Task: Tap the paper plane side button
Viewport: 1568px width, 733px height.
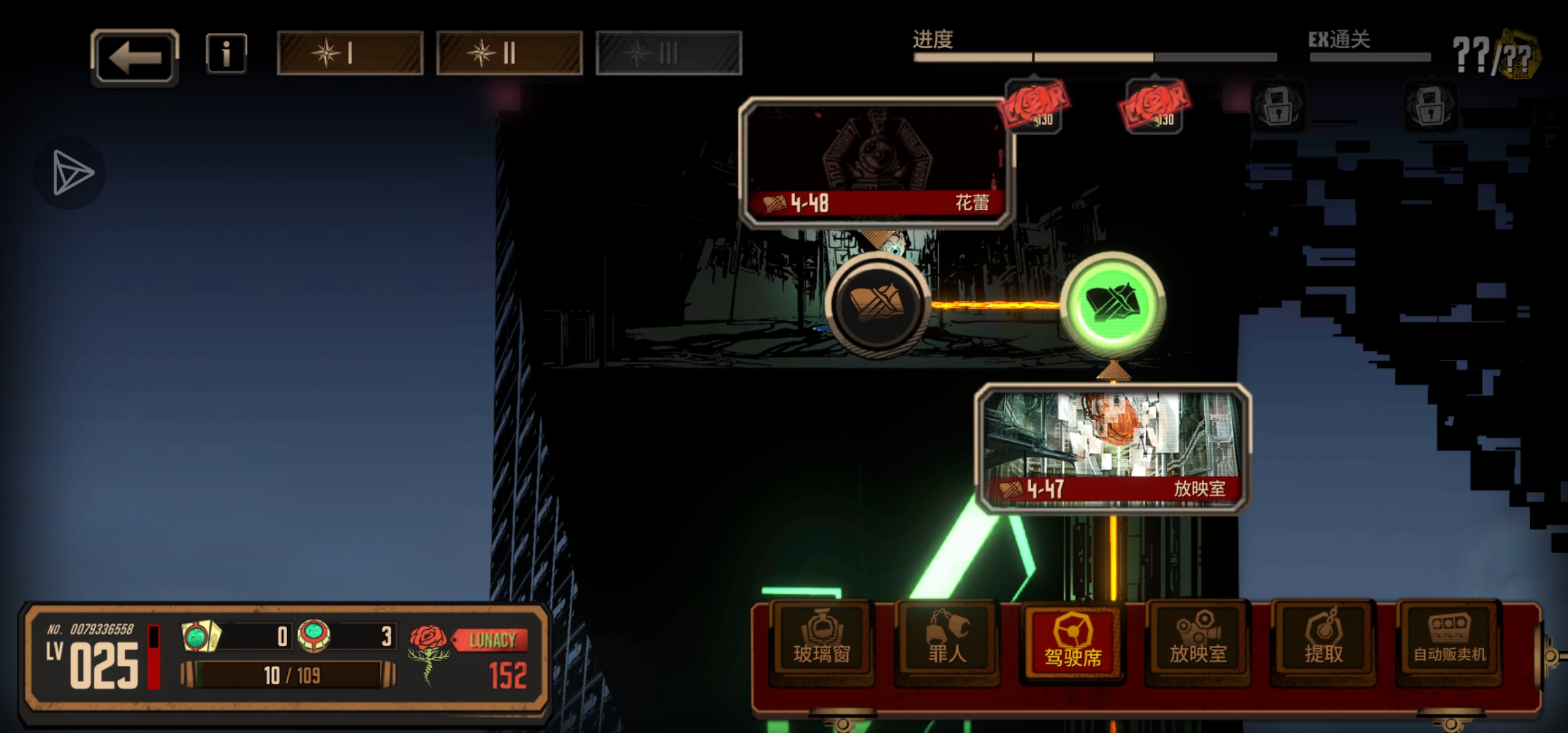Action: click(71, 172)
